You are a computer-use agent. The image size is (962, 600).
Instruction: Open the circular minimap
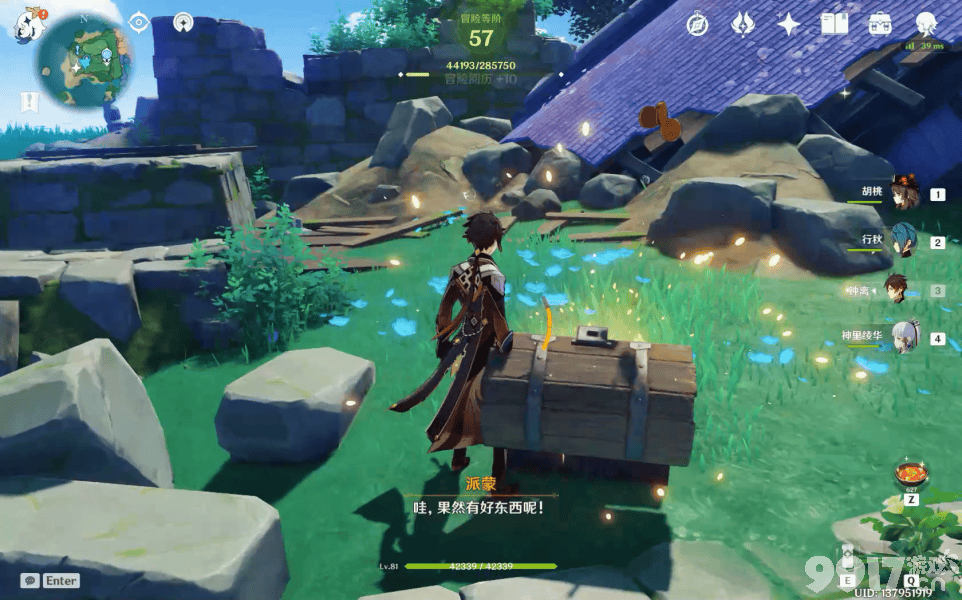(85, 60)
